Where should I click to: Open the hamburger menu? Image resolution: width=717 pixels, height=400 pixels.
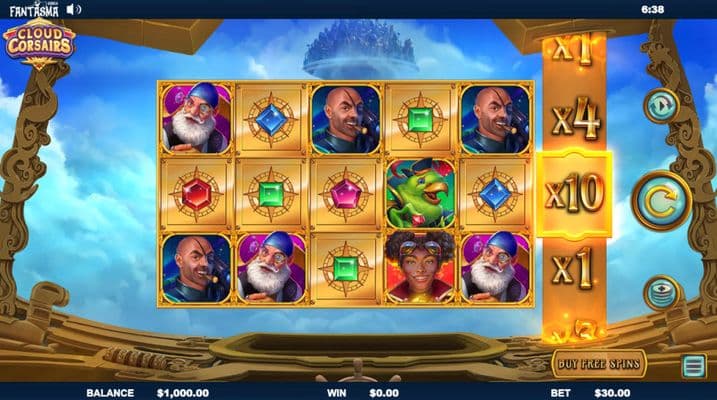click(693, 365)
